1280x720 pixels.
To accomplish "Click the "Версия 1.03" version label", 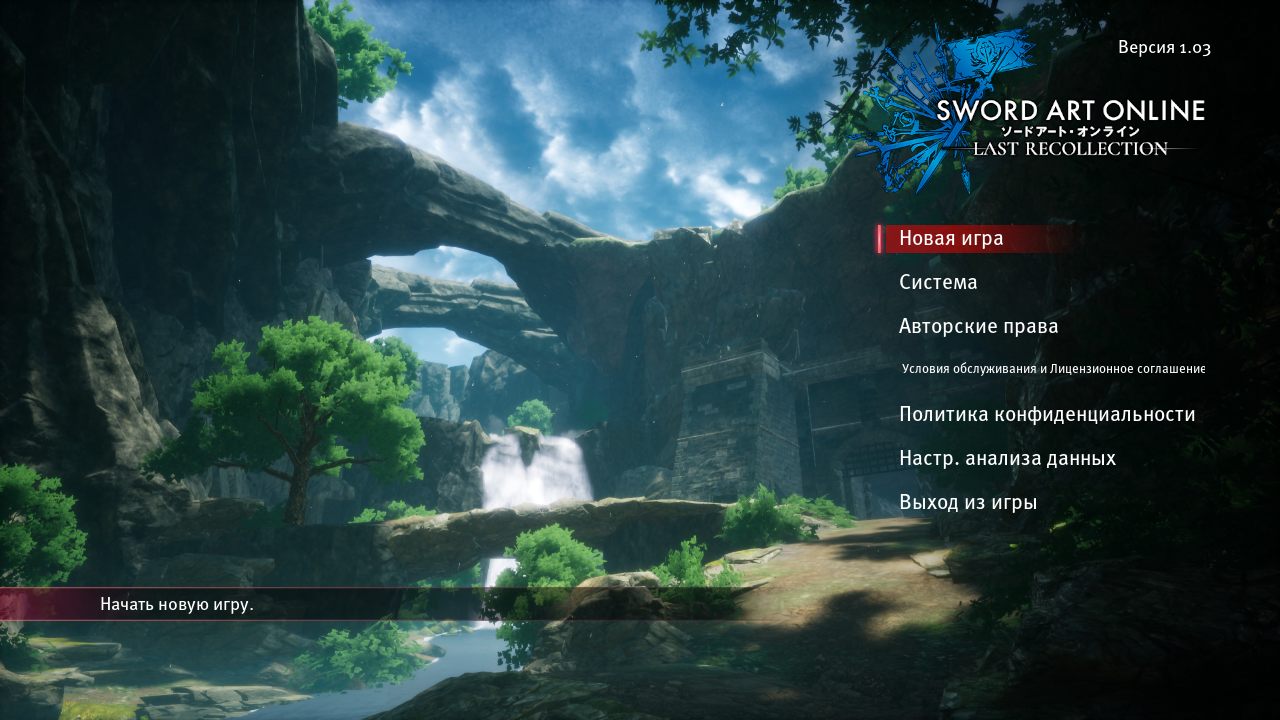I will point(1166,47).
